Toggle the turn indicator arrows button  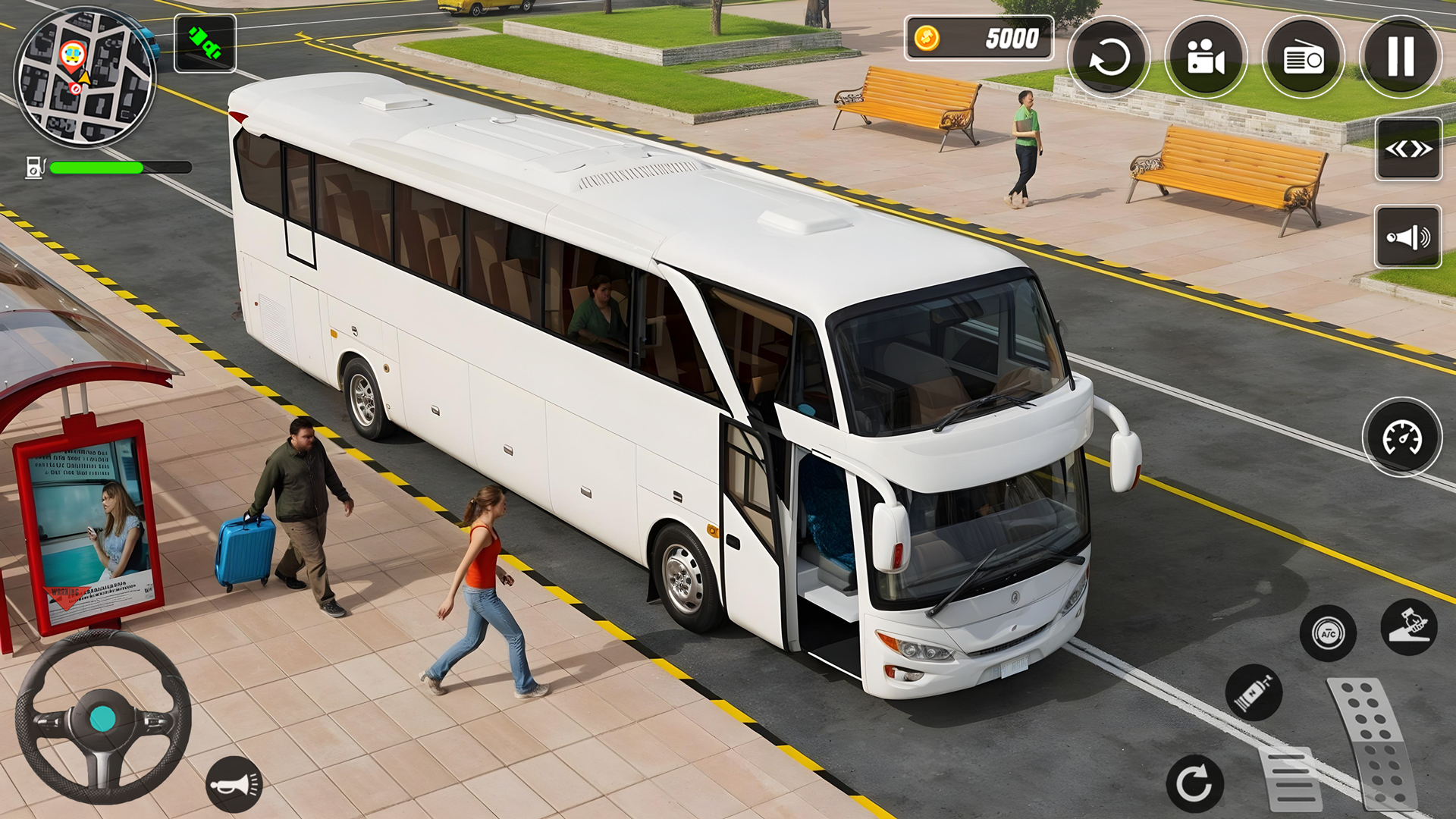(1408, 149)
